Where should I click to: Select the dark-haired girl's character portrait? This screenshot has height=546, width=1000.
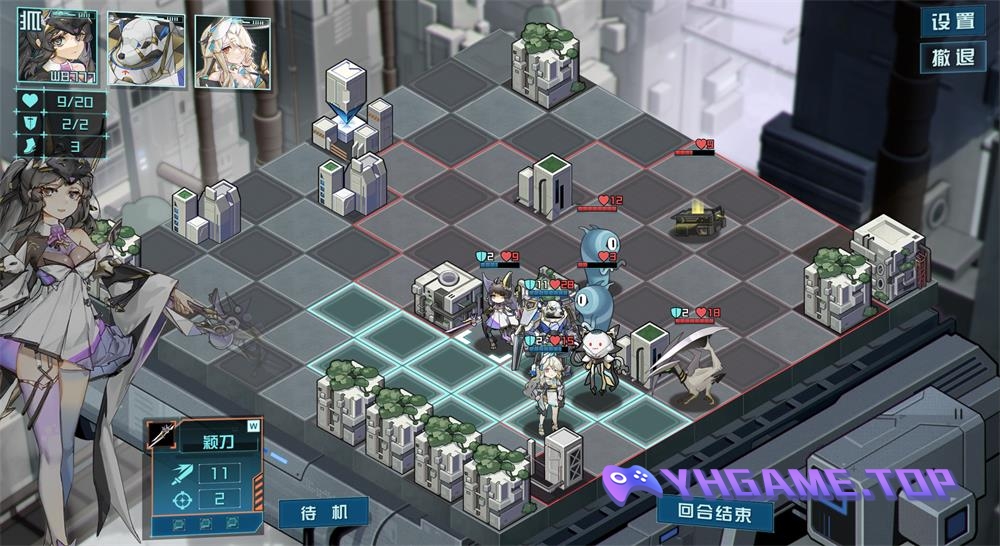56,47
